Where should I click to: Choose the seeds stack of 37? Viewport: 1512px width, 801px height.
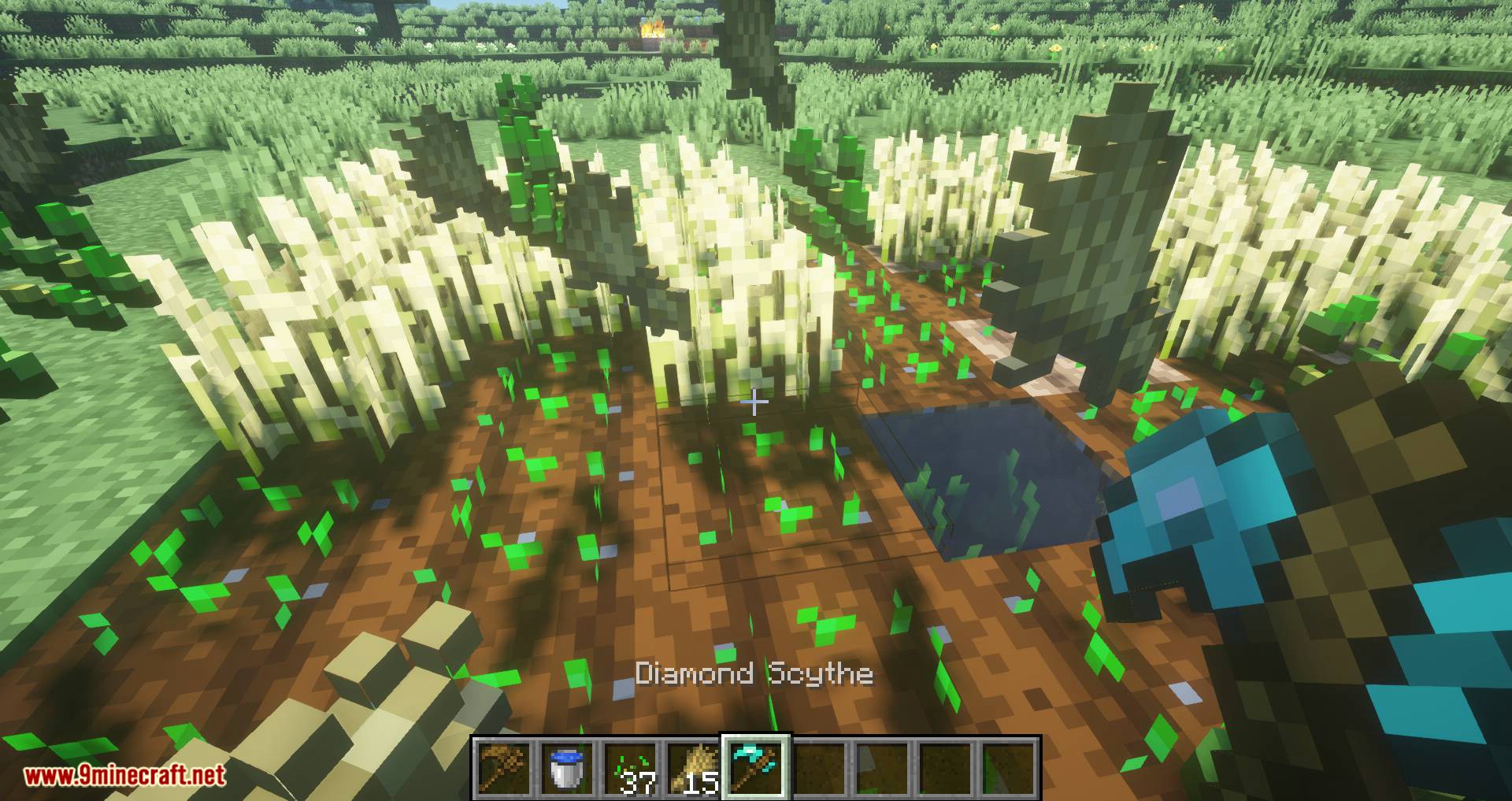631,768
